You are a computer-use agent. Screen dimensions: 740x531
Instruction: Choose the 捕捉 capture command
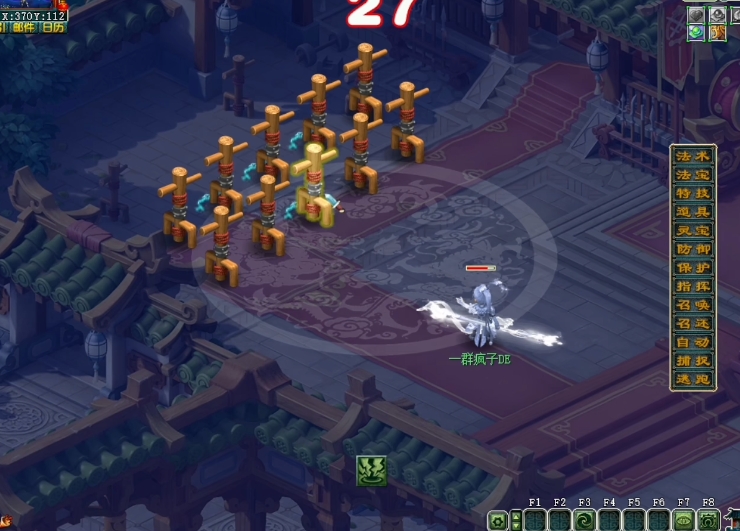click(x=693, y=361)
